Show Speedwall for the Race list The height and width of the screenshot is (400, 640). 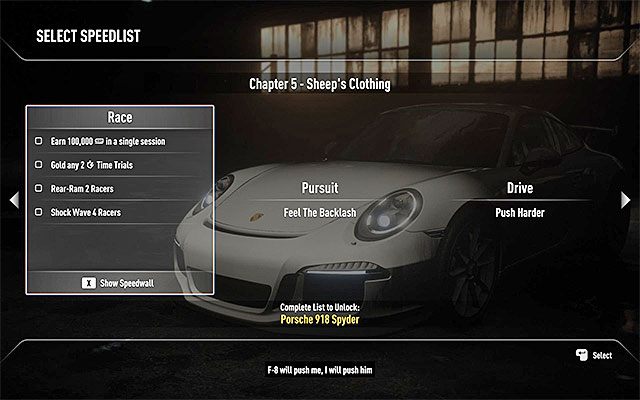pos(119,283)
